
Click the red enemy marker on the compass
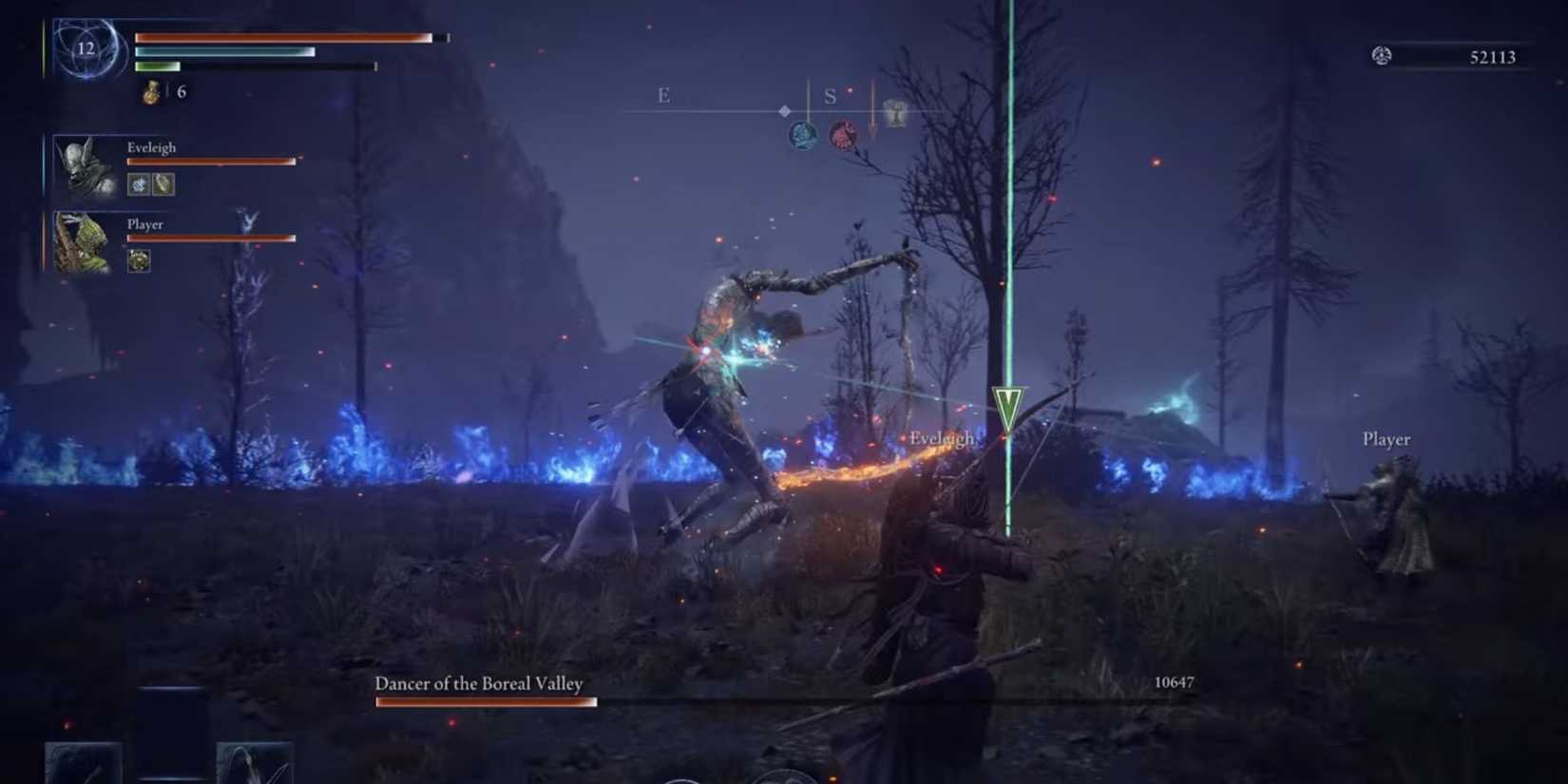(846, 134)
